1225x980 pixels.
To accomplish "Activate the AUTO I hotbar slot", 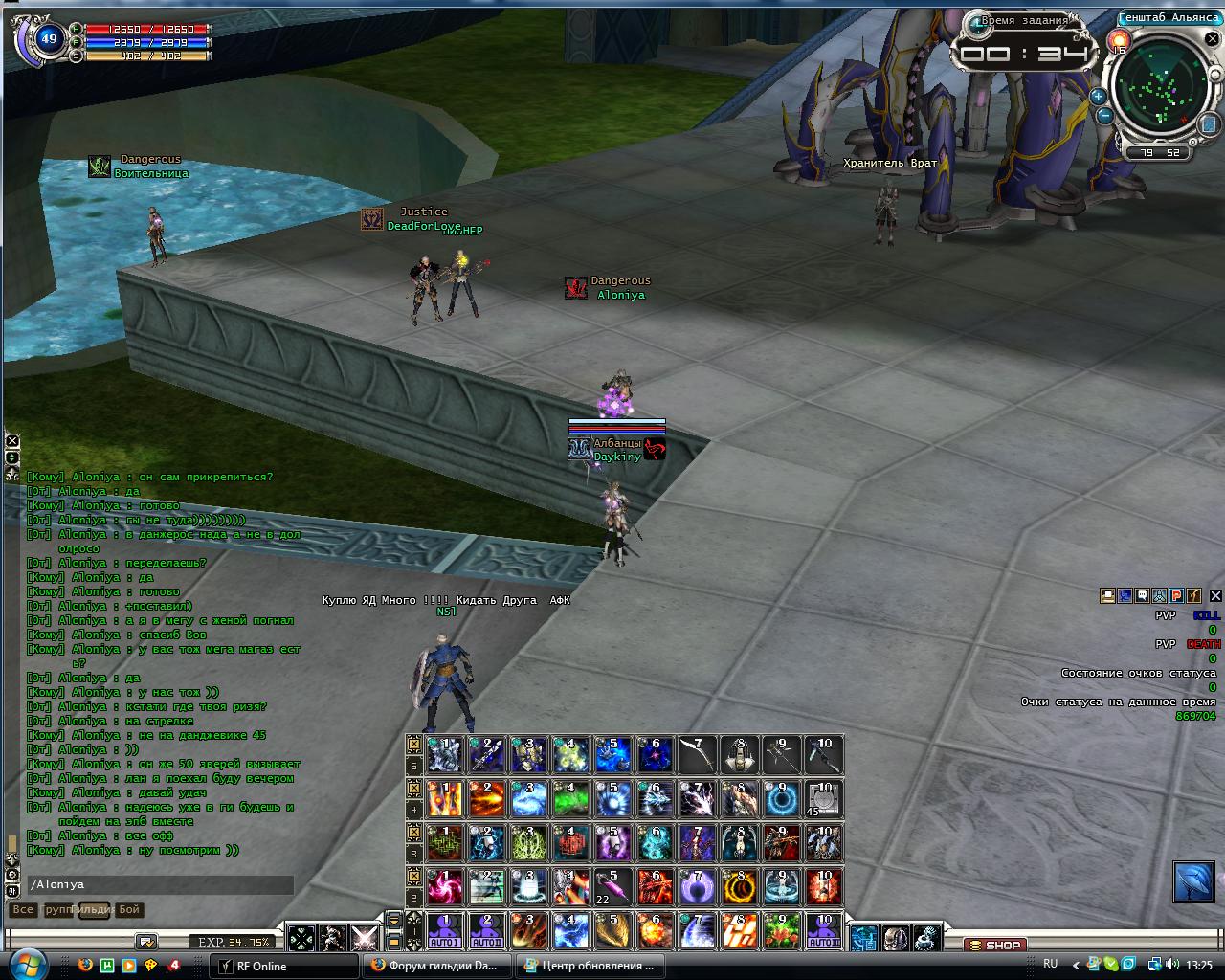I will (x=445, y=930).
